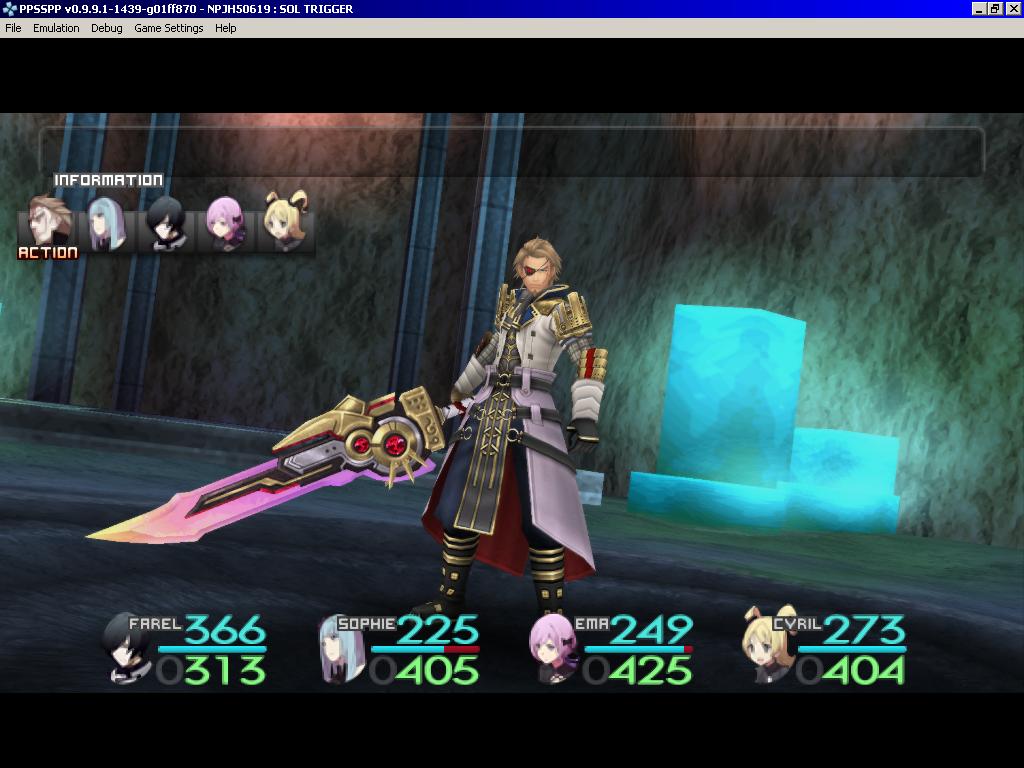This screenshot has height=768, width=1024.
Task: Open the Emulation menu
Action: click(x=56, y=28)
